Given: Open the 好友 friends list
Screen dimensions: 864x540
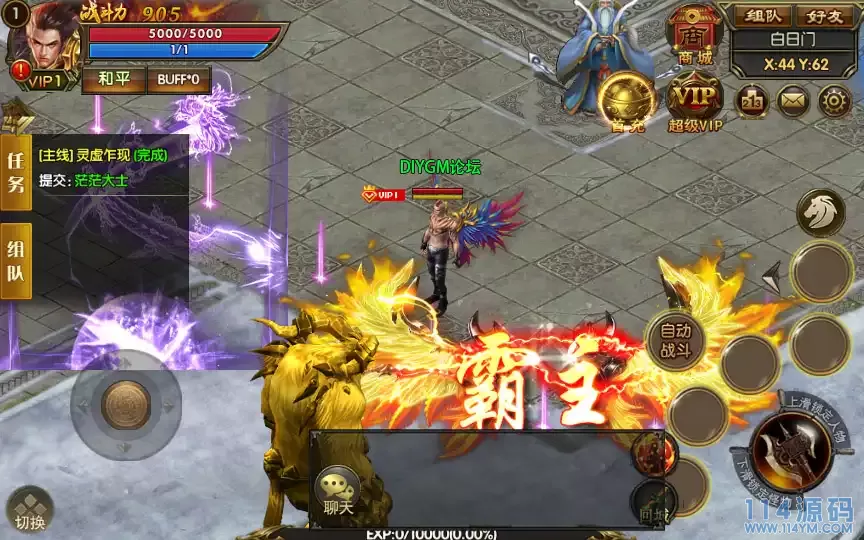Looking at the screenshot, I should point(826,16).
